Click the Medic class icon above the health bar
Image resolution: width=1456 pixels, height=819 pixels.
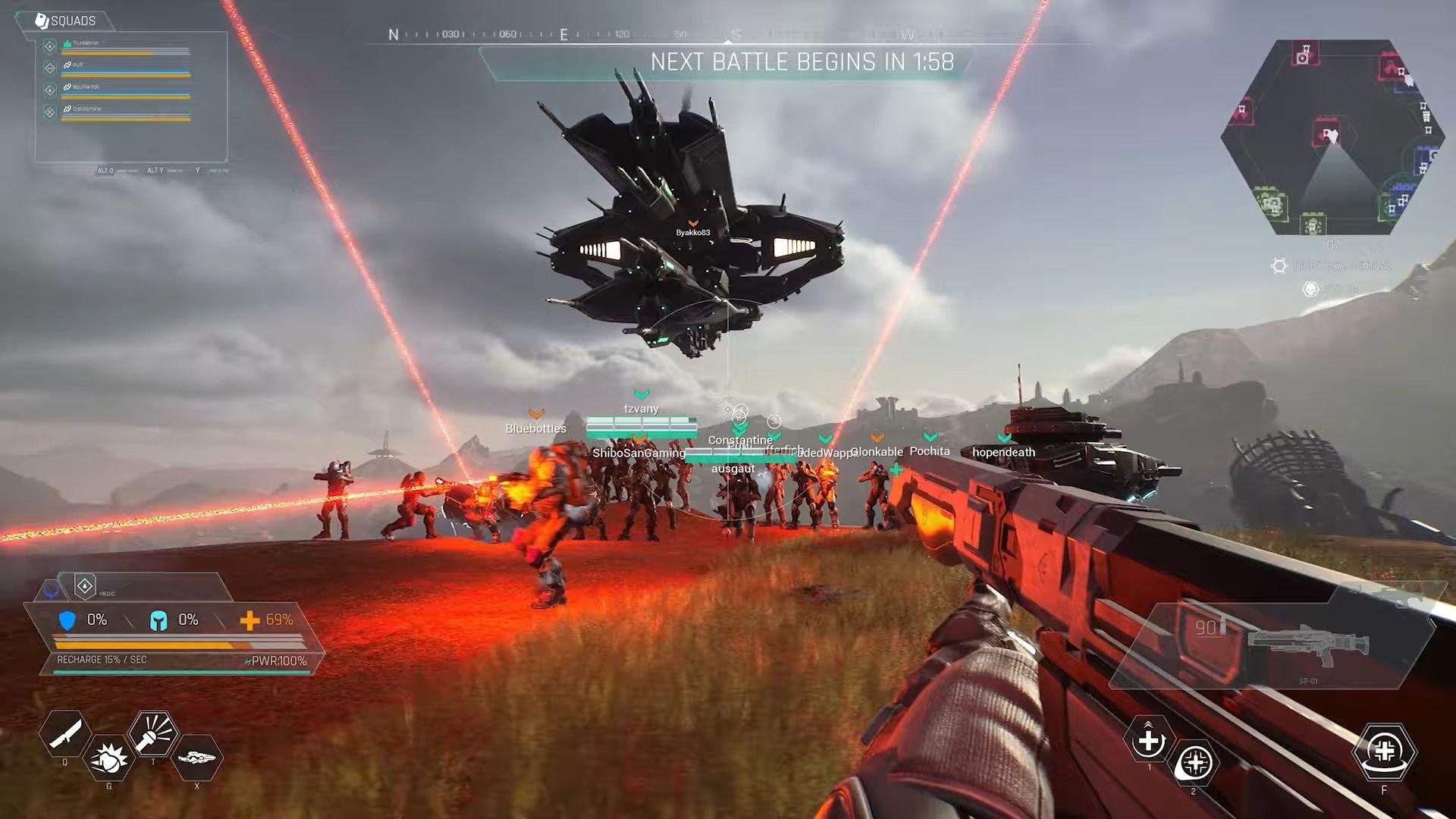pyautogui.click(x=83, y=585)
